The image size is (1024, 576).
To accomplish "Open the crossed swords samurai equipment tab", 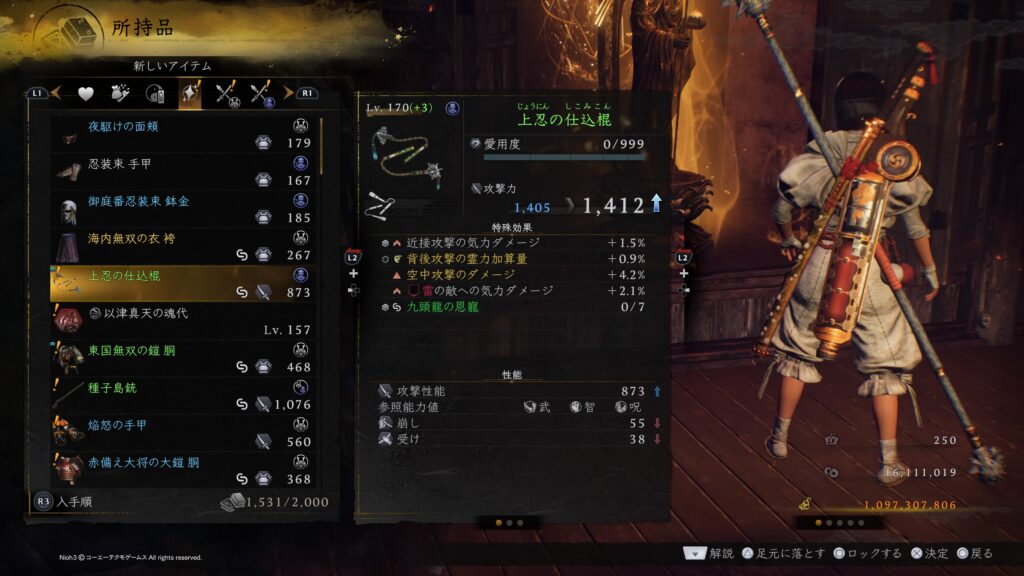I will pyautogui.click(x=226, y=94).
